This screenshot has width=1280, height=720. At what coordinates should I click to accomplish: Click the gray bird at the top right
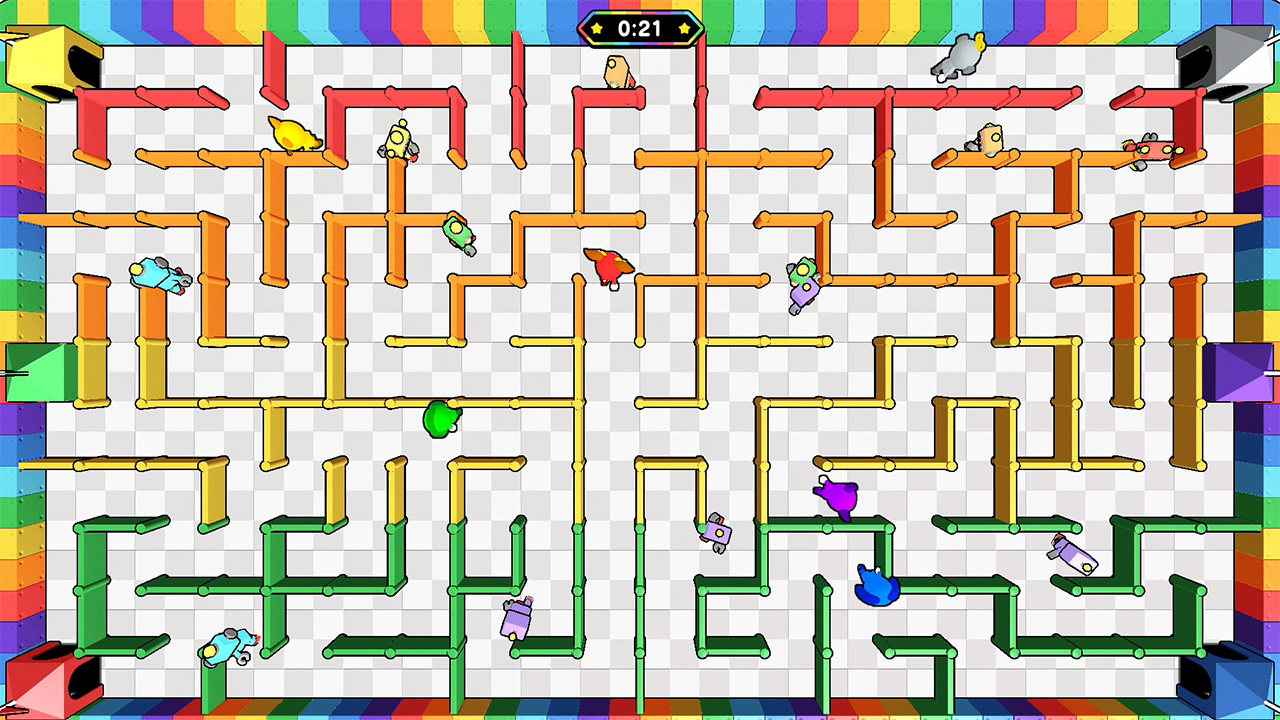coord(958,57)
